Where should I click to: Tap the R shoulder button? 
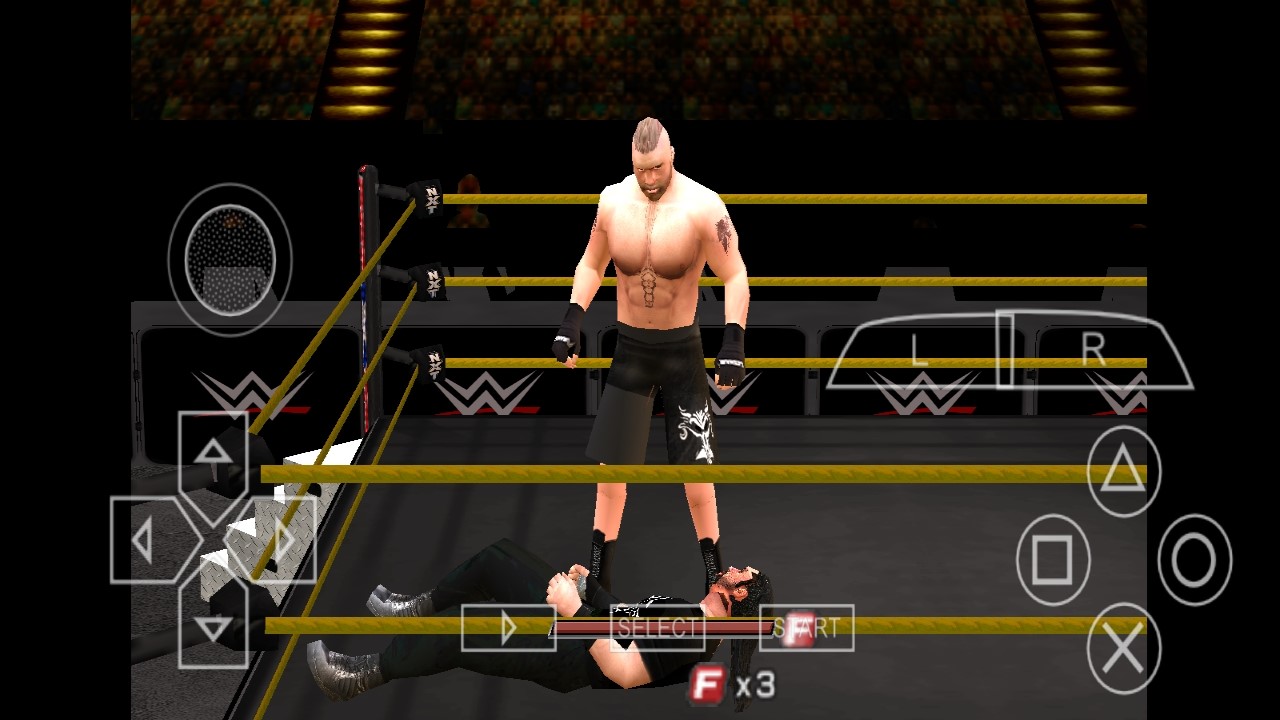[1095, 350]
